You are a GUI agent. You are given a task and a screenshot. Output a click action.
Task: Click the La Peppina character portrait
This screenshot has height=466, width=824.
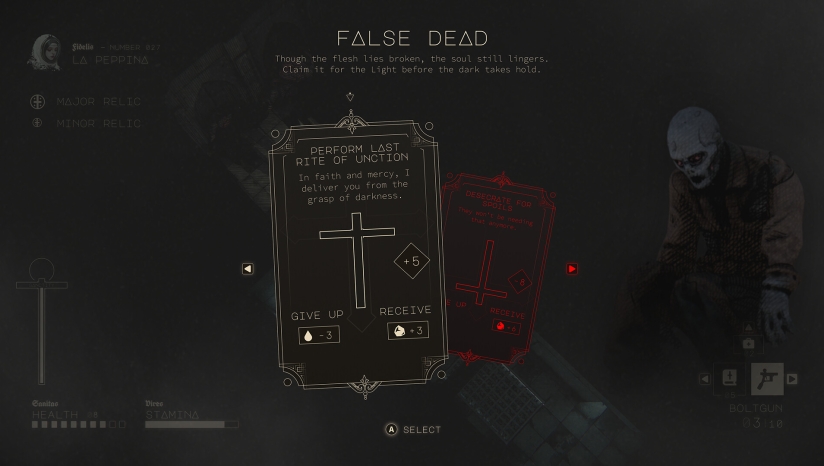click(44, 52)
